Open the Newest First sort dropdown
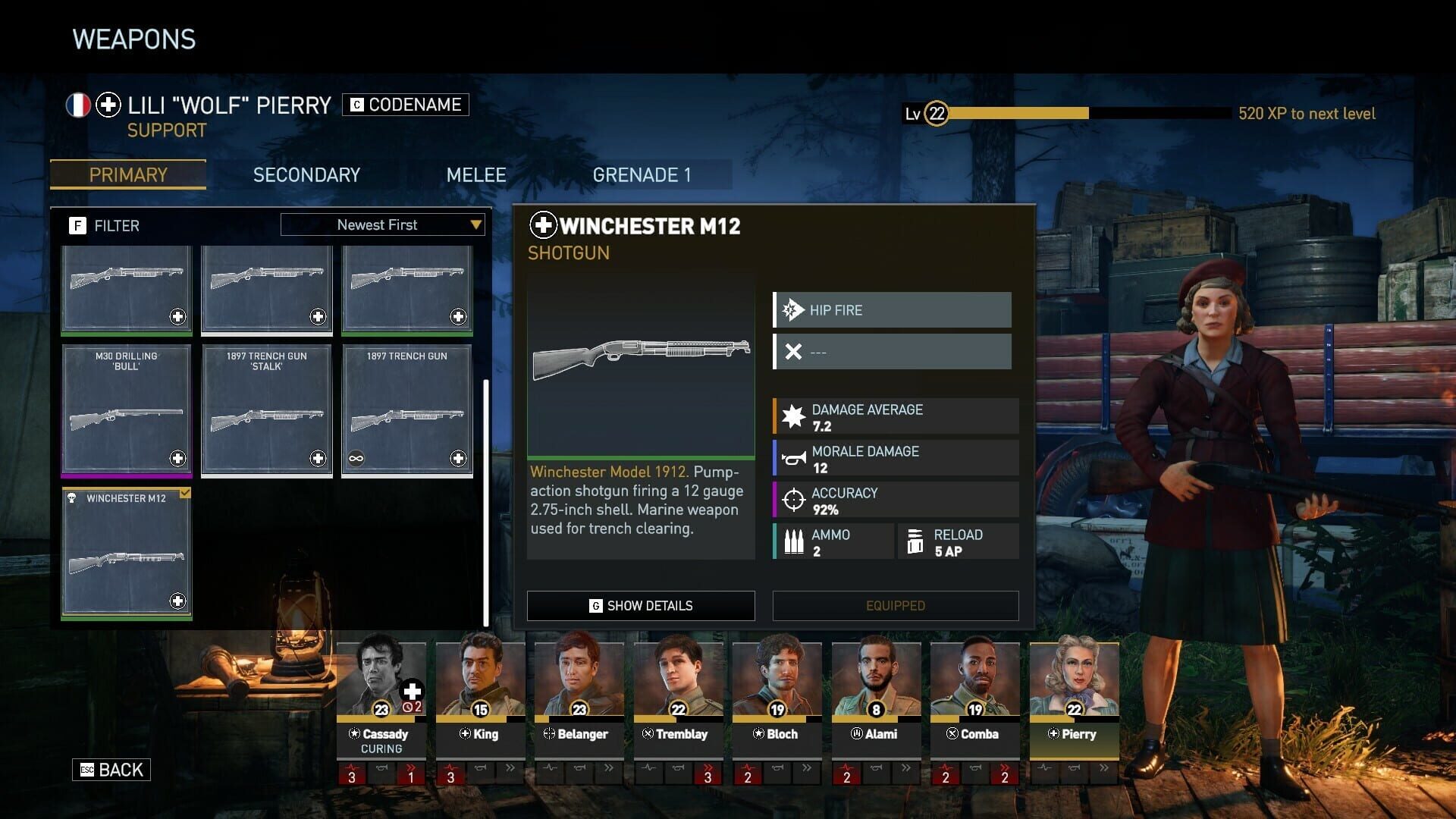Screen dimensions: 1456x819 pos(382,224)
